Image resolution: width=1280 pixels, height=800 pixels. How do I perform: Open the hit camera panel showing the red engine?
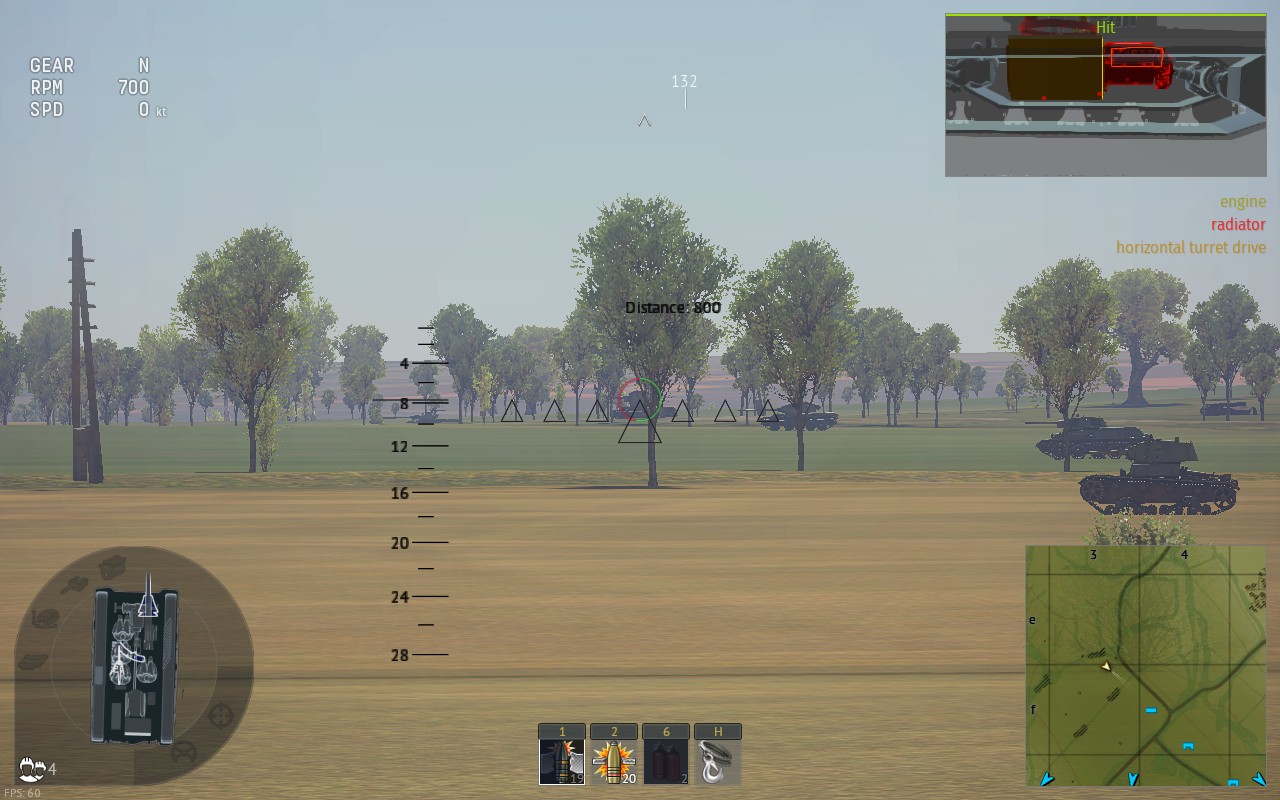1104,90
